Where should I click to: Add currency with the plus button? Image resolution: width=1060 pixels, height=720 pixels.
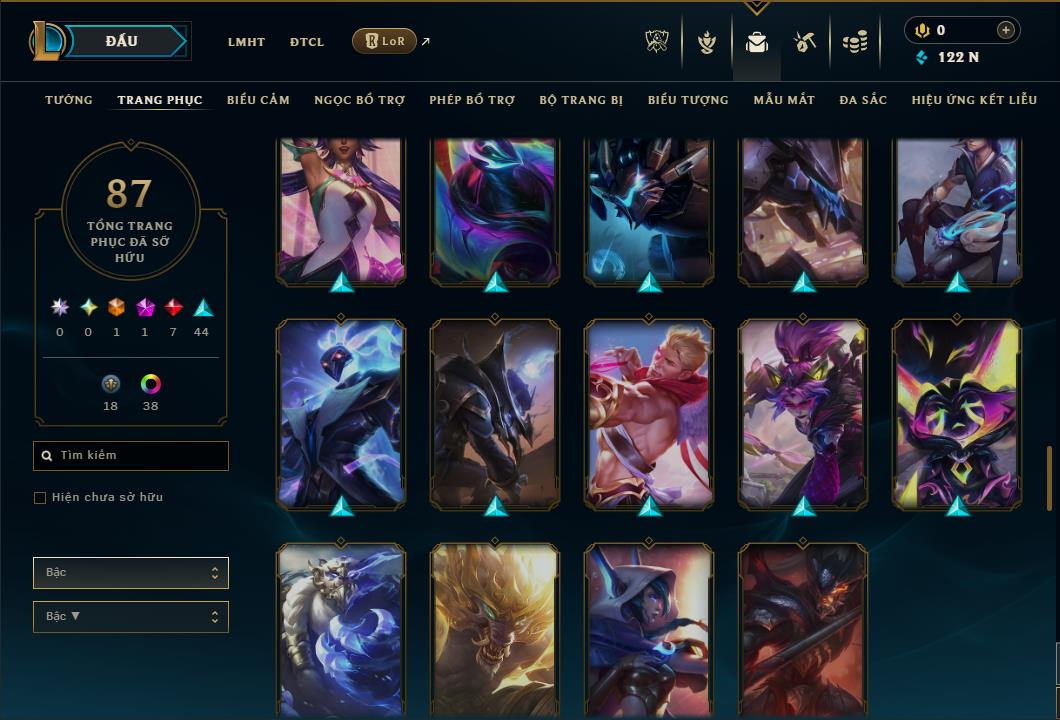pos(1005,30)
